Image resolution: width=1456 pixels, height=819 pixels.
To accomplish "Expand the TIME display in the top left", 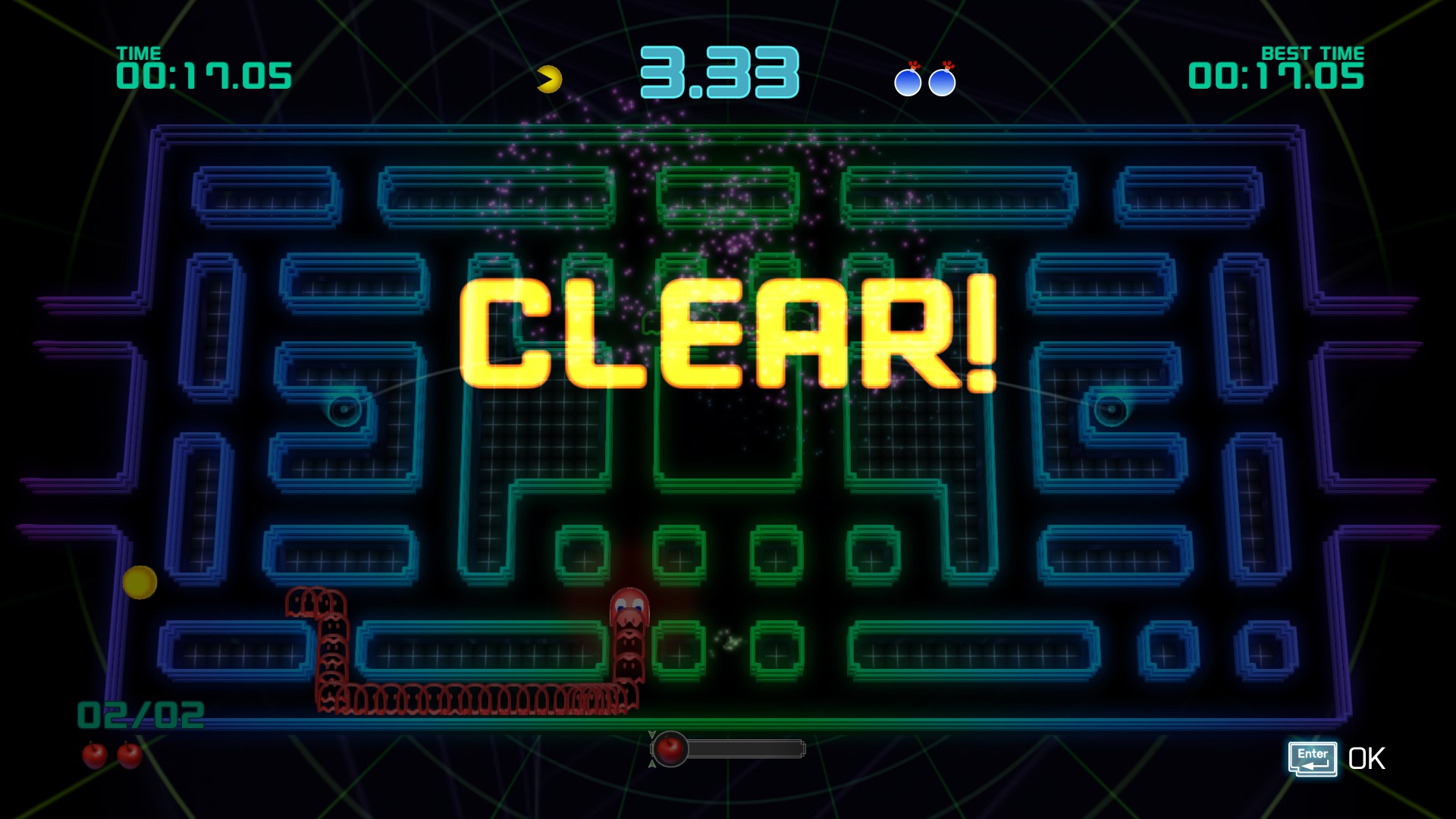I will tap(206, 74).
